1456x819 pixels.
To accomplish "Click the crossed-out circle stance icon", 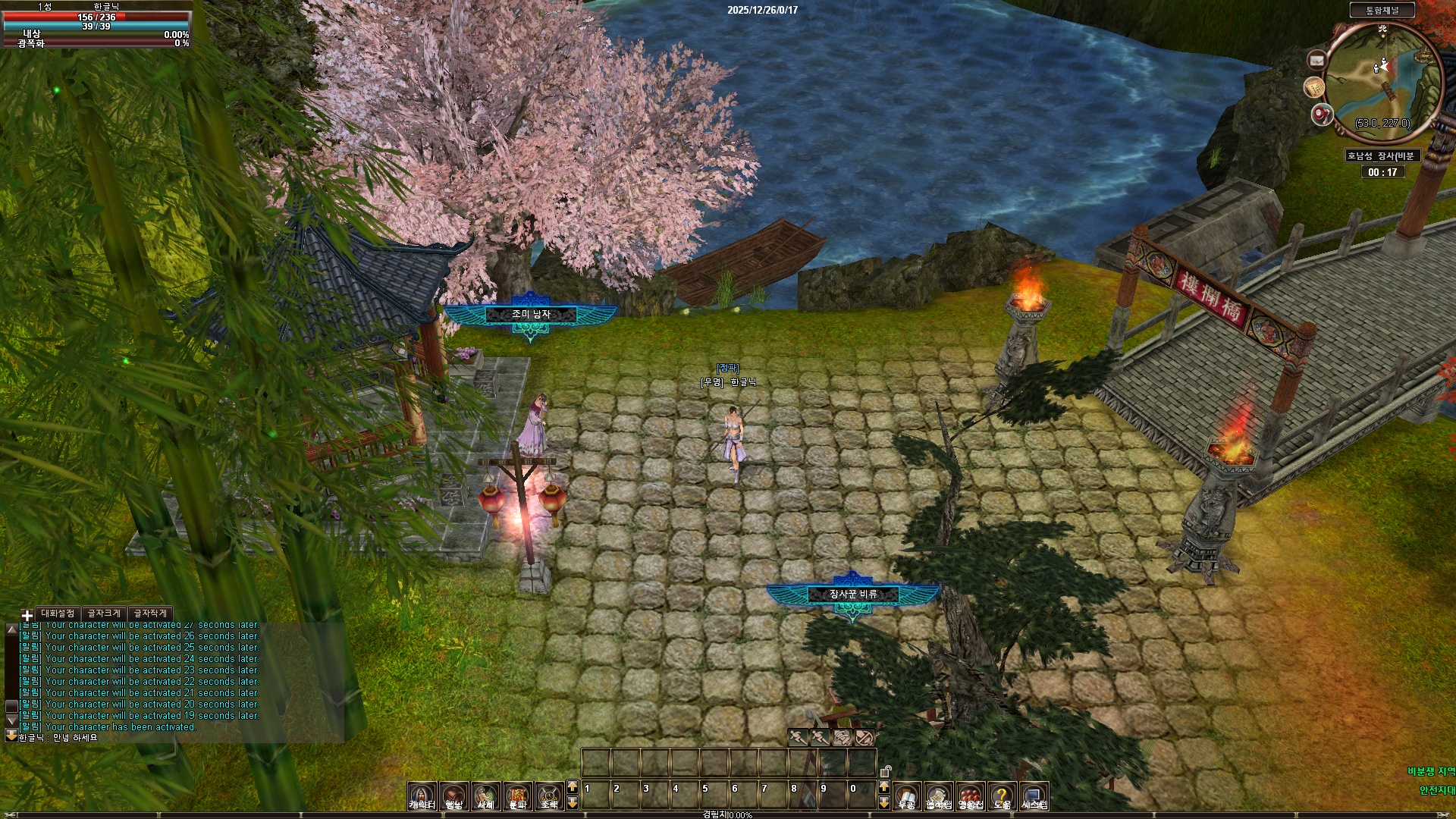I will coord(864,736).
